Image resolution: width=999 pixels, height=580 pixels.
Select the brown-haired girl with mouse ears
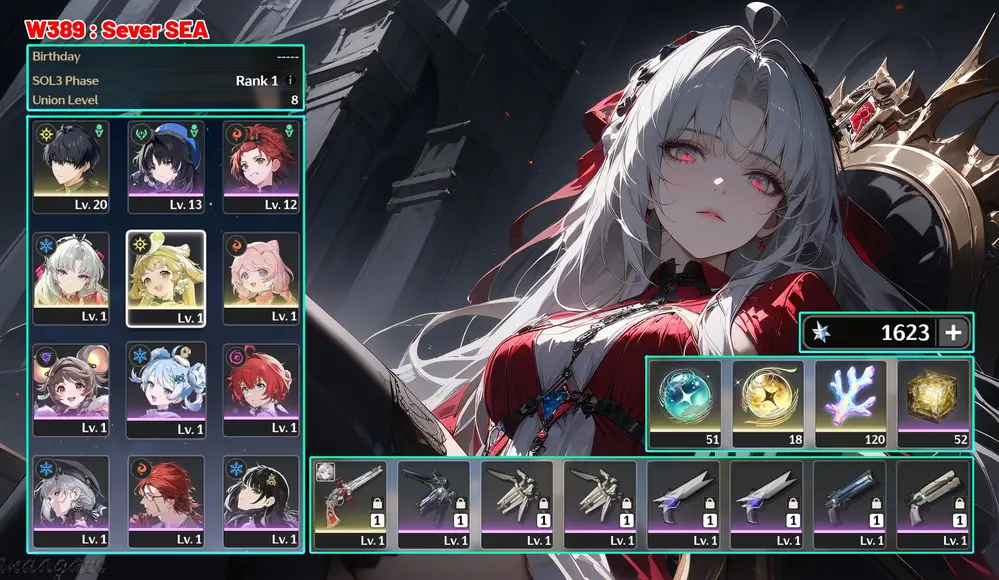point(71,388)
